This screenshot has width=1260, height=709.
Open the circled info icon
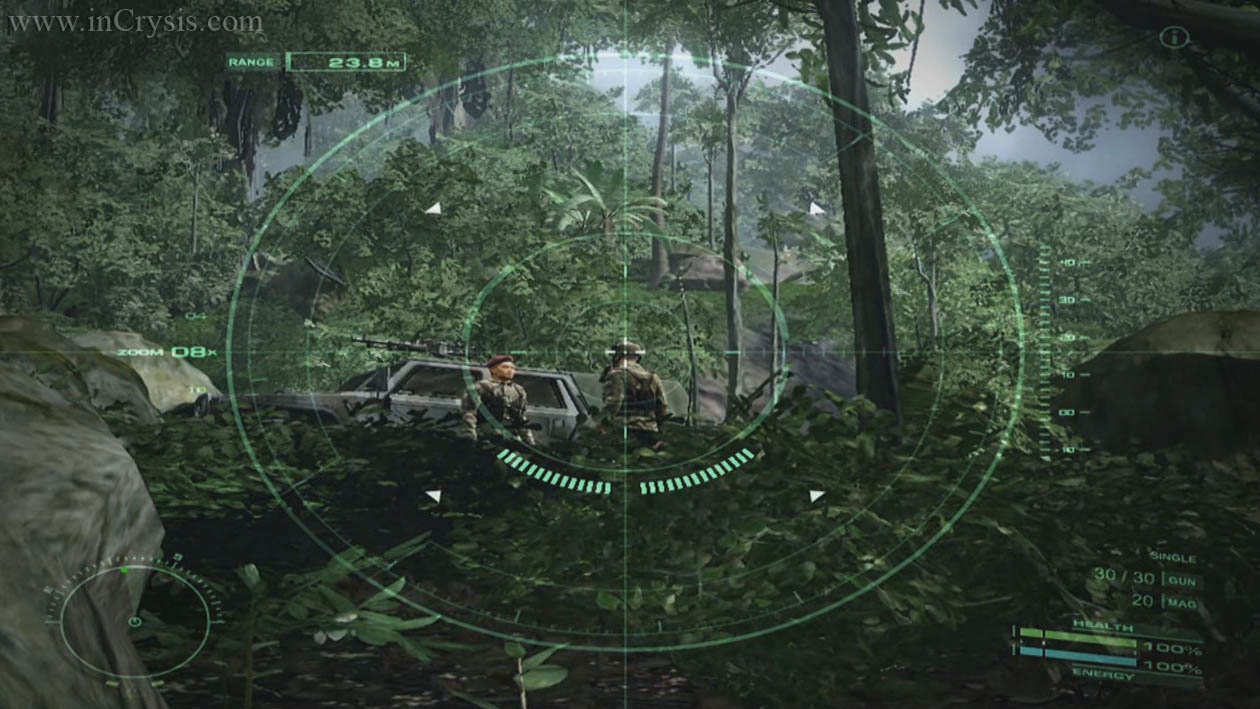click(1174, 38)
